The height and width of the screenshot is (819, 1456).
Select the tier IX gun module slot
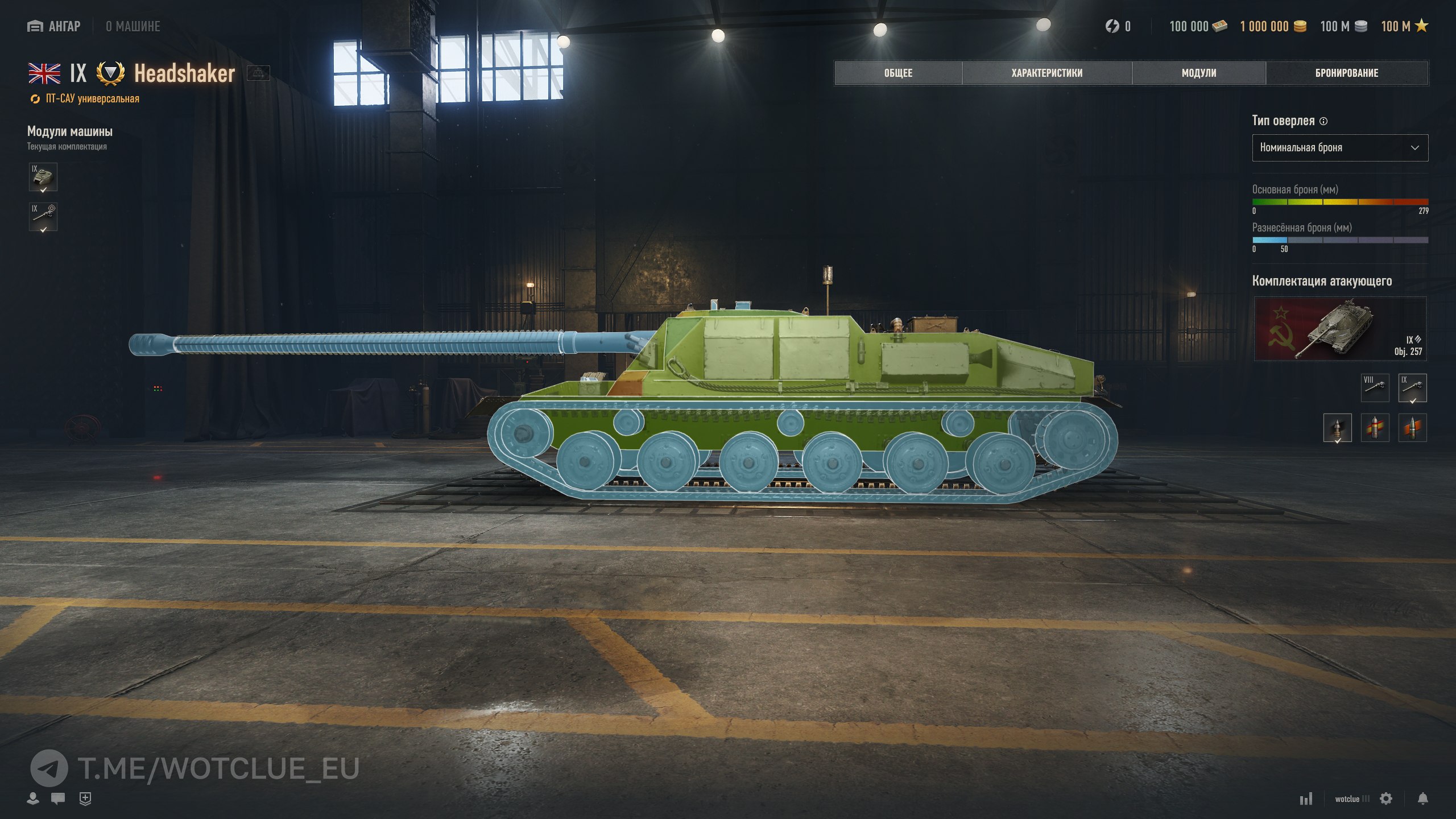(43, 217)
